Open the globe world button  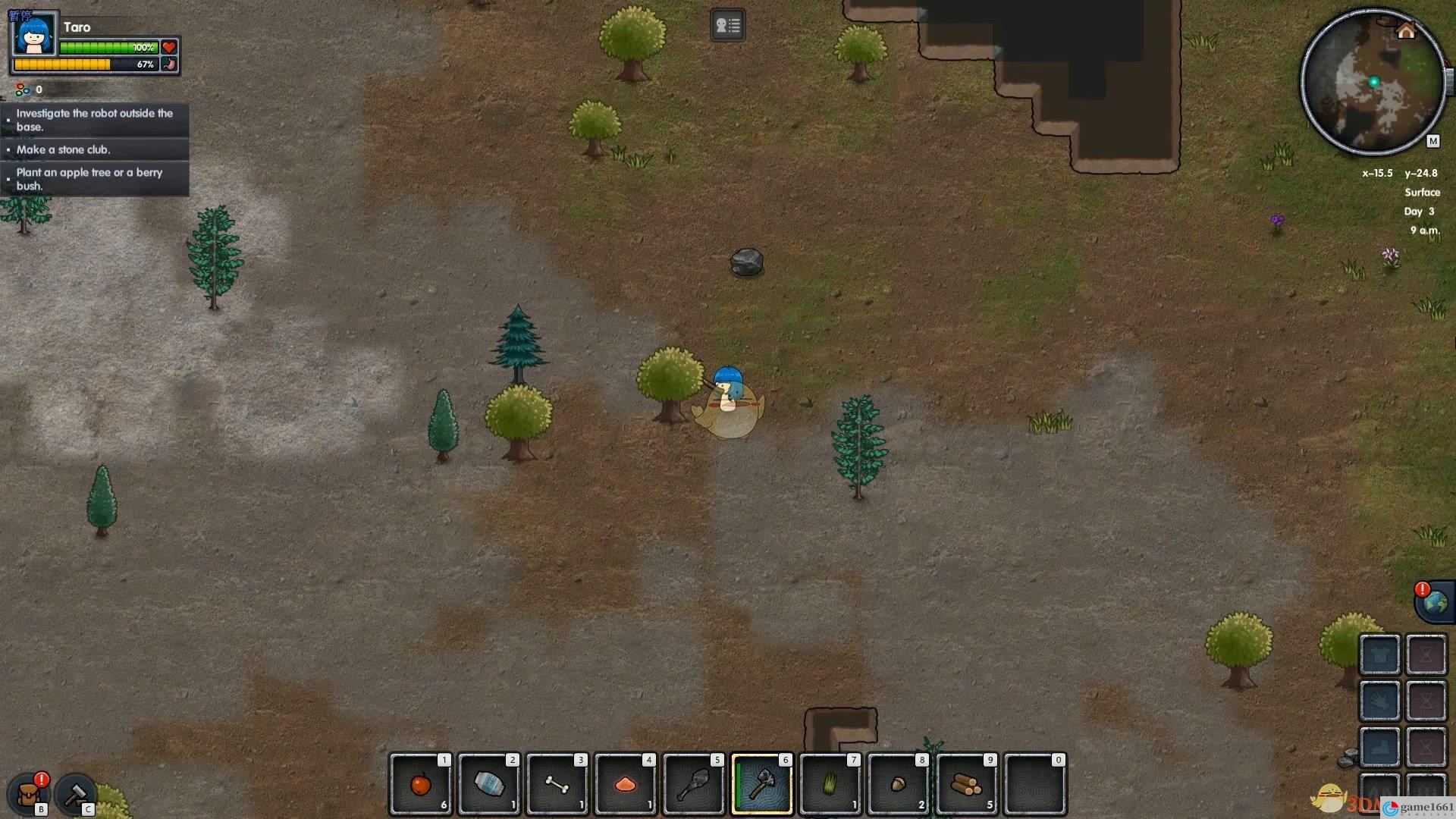point(1435,603)
